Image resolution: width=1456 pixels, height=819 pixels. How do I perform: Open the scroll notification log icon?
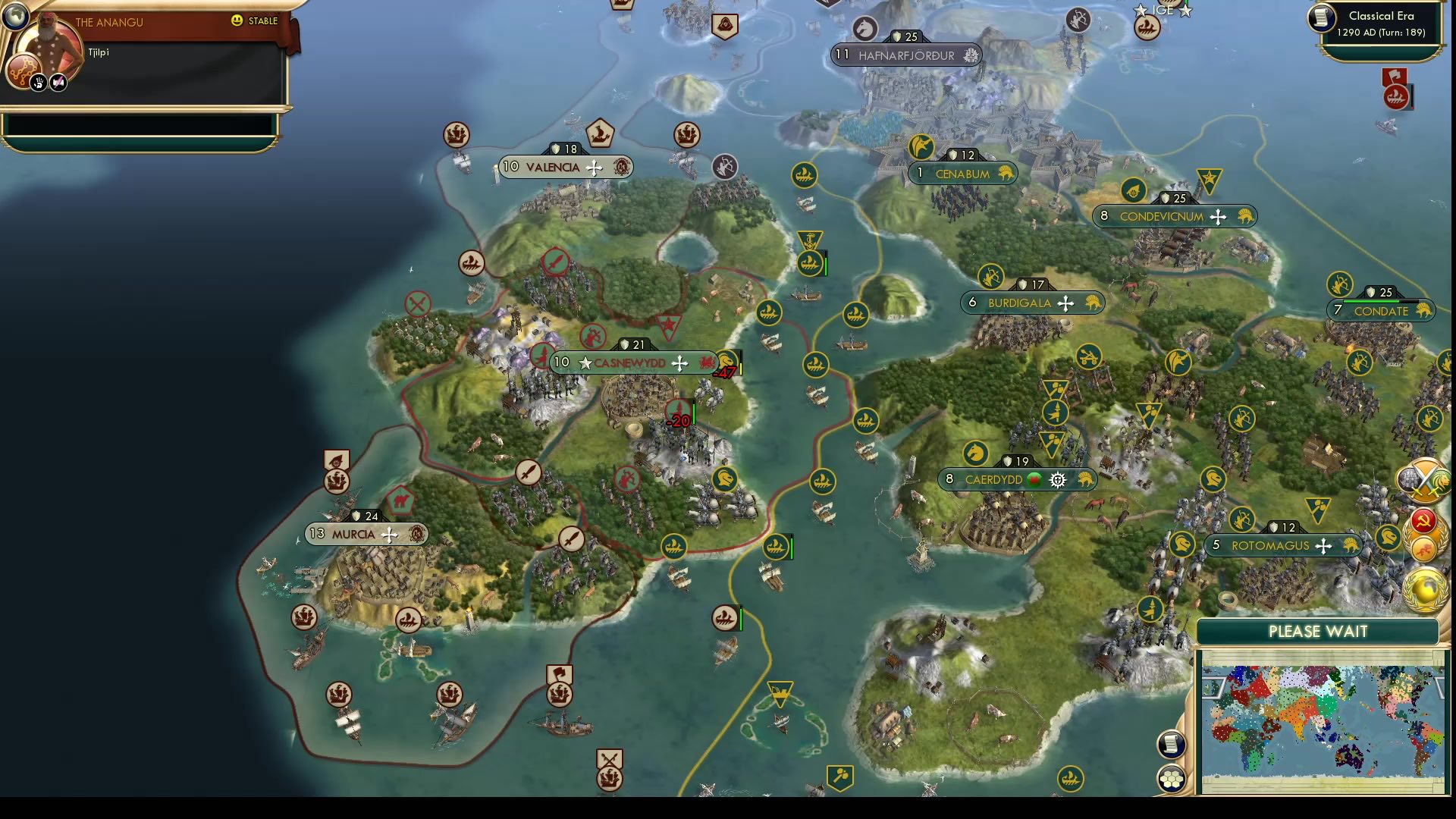(x=1172, y=743)
